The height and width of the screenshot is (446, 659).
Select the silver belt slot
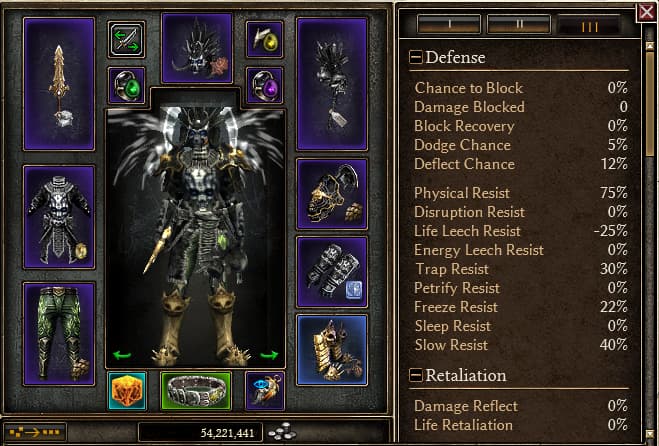point(196,391)
